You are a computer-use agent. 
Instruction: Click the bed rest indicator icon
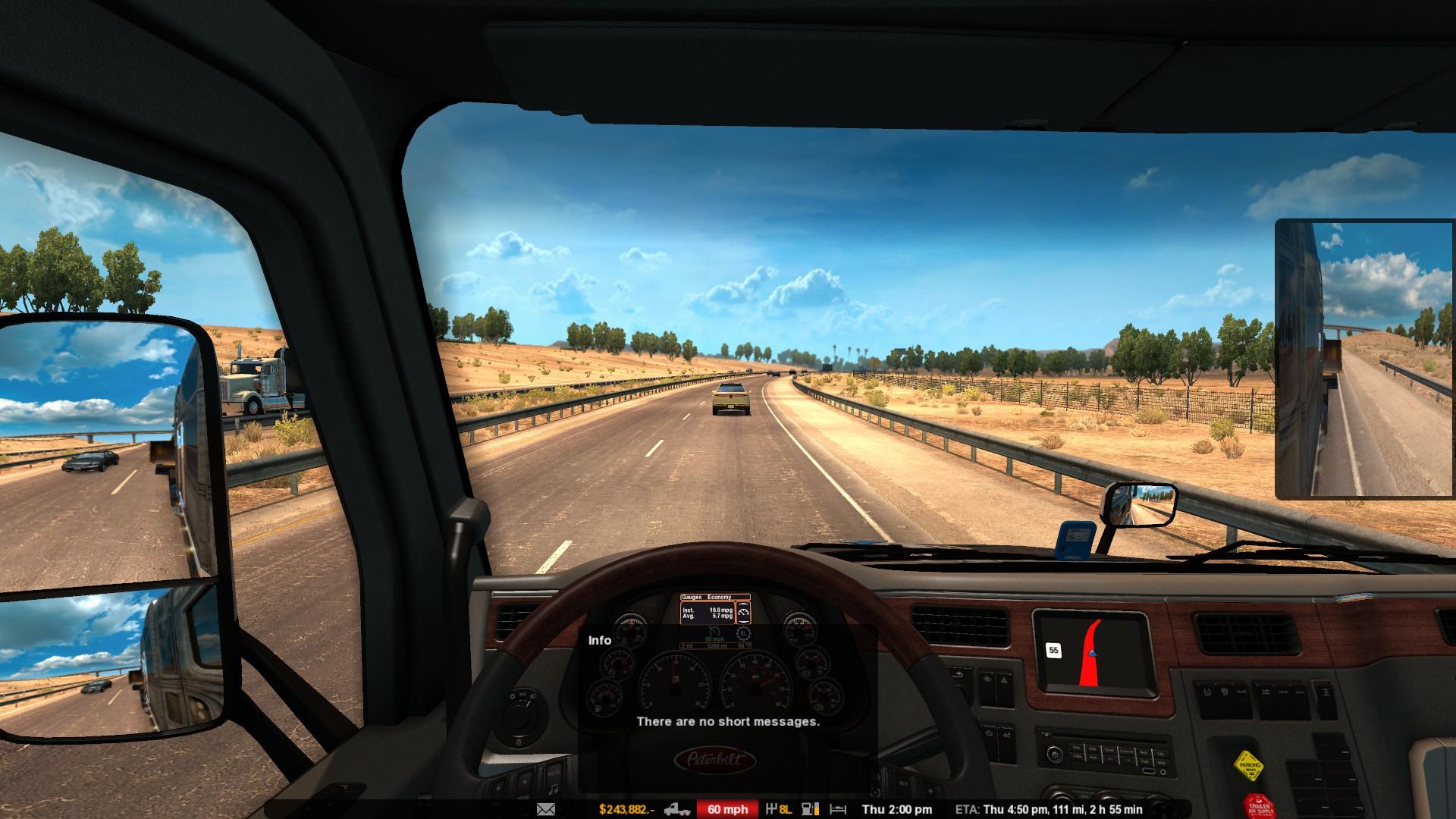coord(837,809)
